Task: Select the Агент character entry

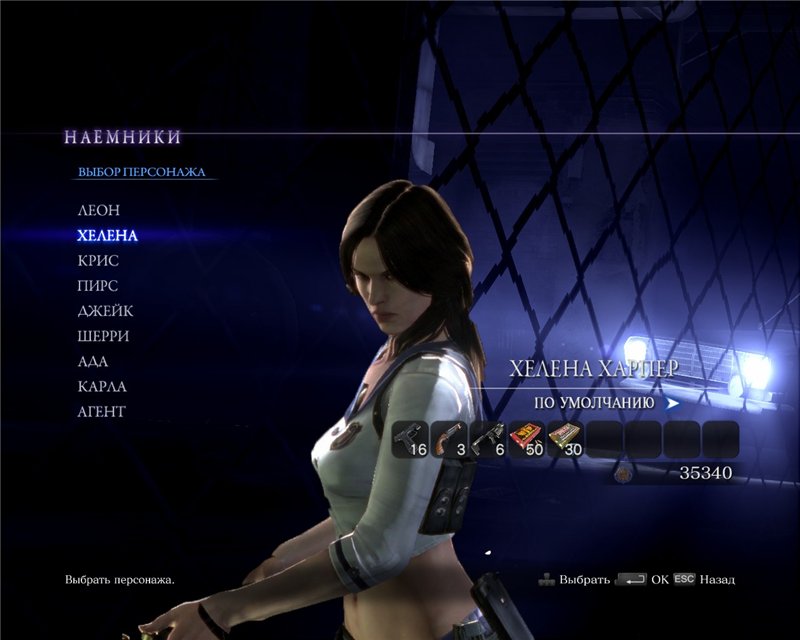Action: tap(102, 411)
